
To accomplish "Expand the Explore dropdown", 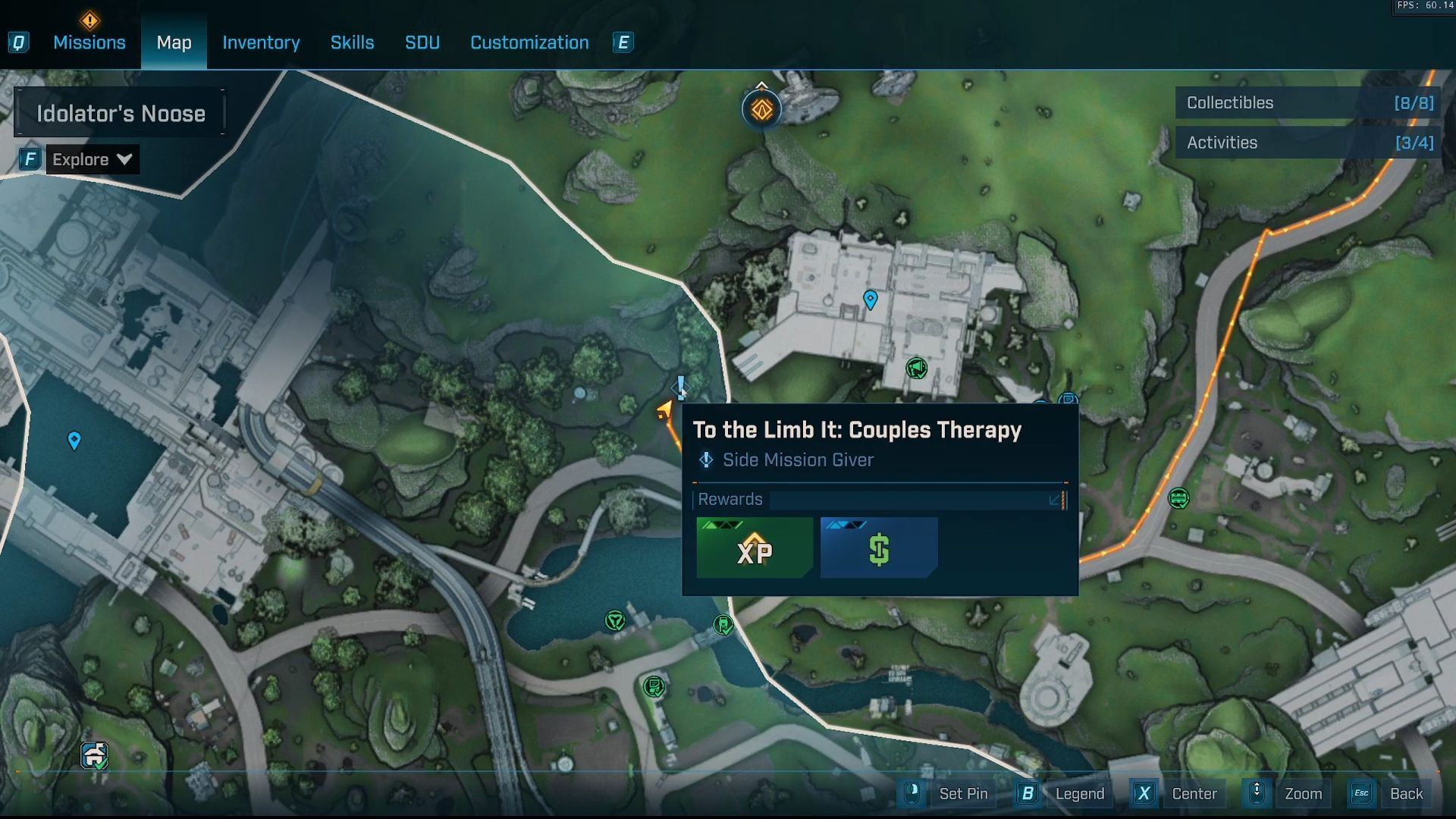I will click(x=92, y=159).
